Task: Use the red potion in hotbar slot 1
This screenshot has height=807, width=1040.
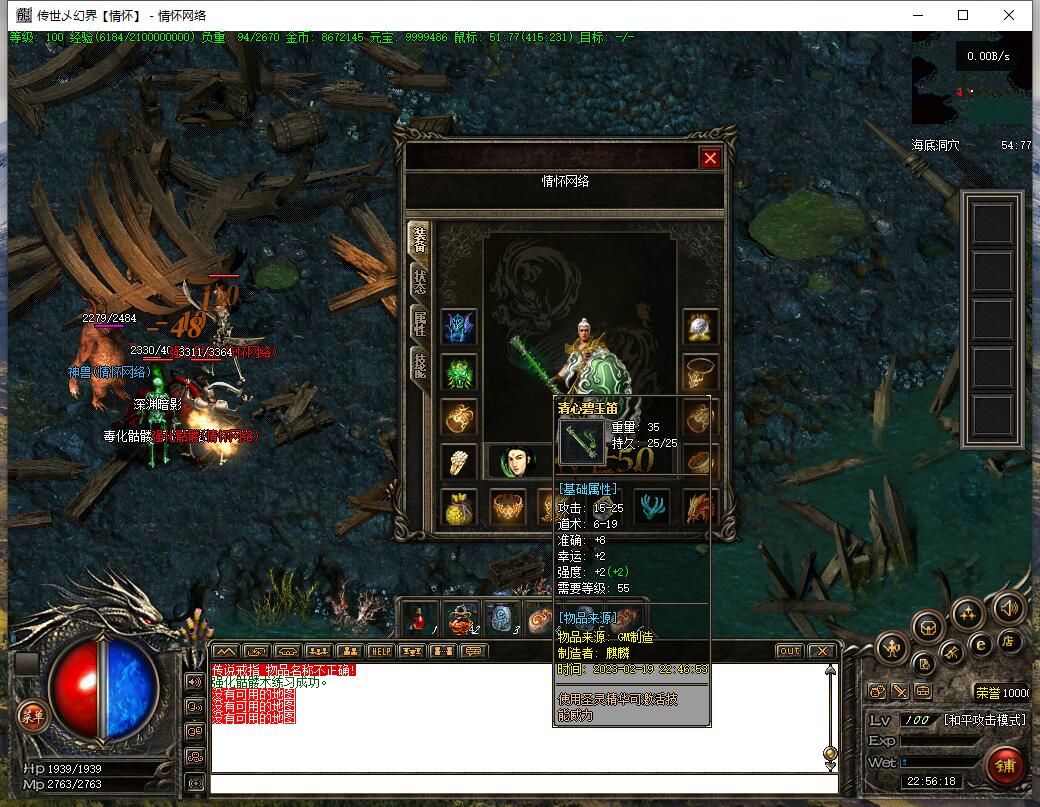Action: (x=420, y=619)
